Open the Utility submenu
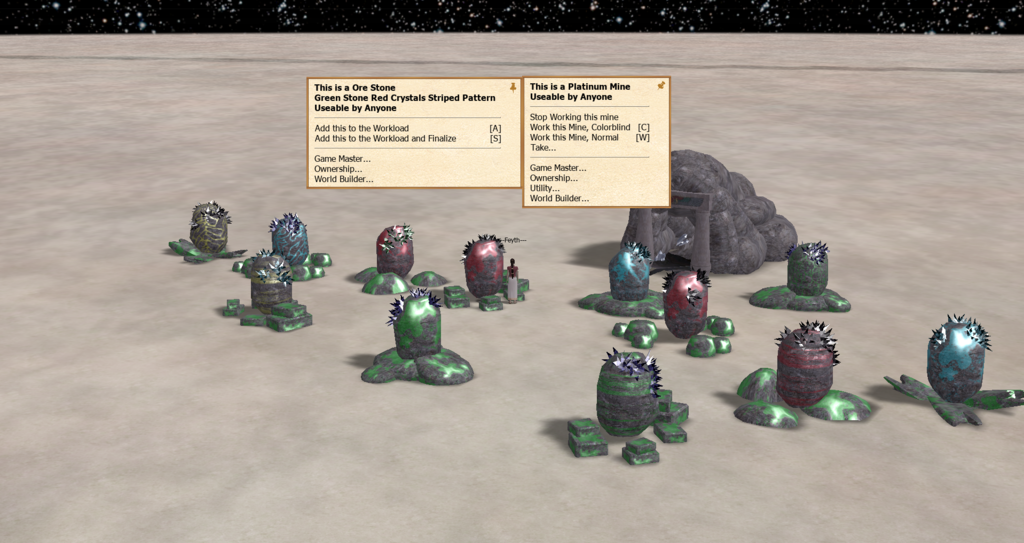Screen dimensions: 1024x543 pyautogui.click(x=547, y=188)
